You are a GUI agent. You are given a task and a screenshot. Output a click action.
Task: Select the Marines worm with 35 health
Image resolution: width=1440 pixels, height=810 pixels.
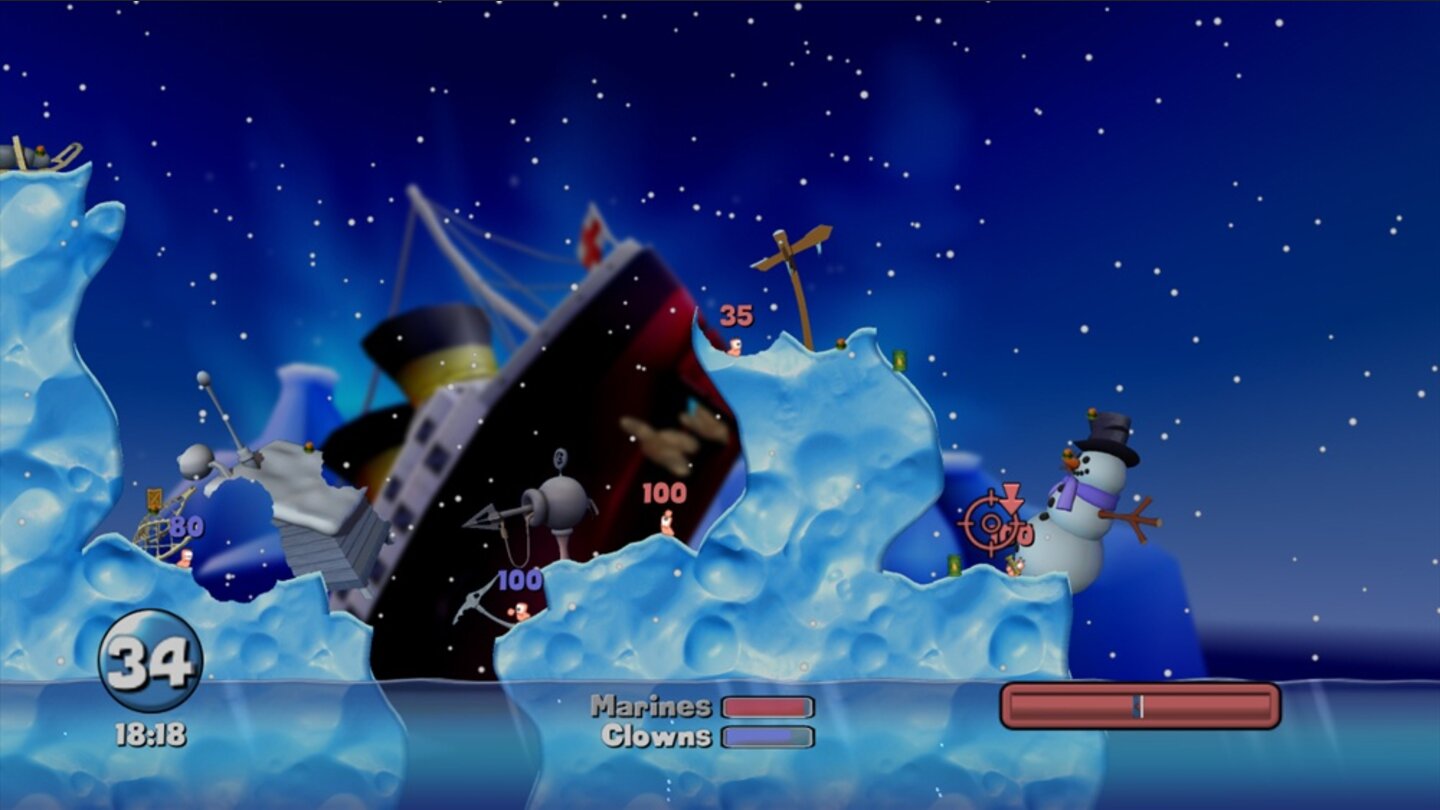tap(735, 345)
